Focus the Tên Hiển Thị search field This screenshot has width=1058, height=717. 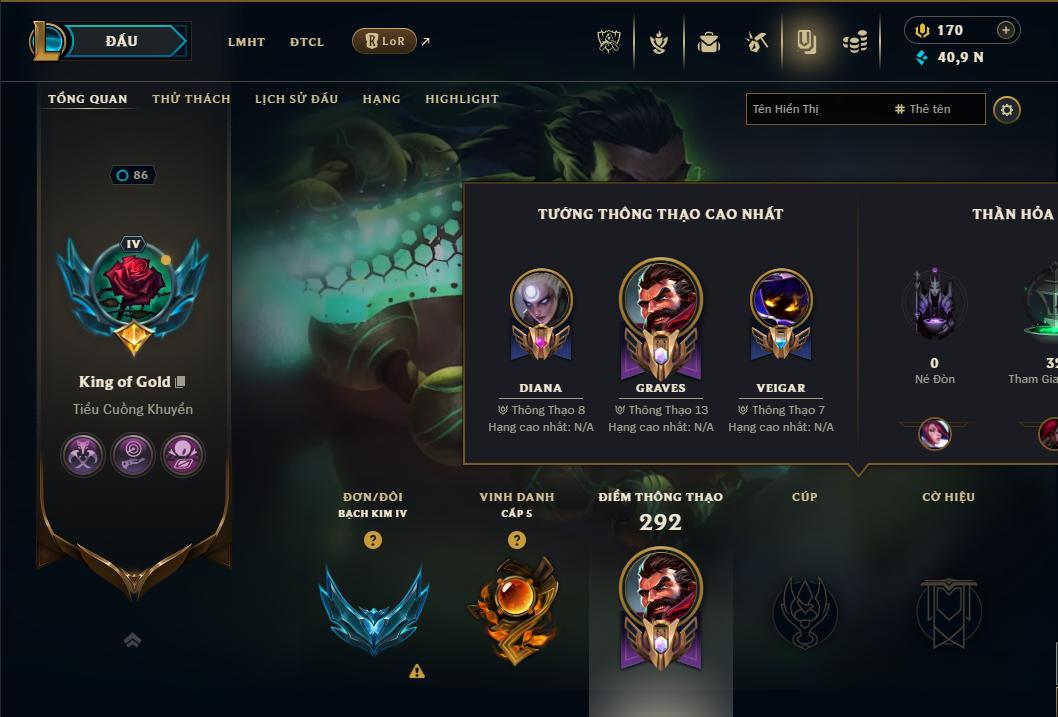click(815, 109)
